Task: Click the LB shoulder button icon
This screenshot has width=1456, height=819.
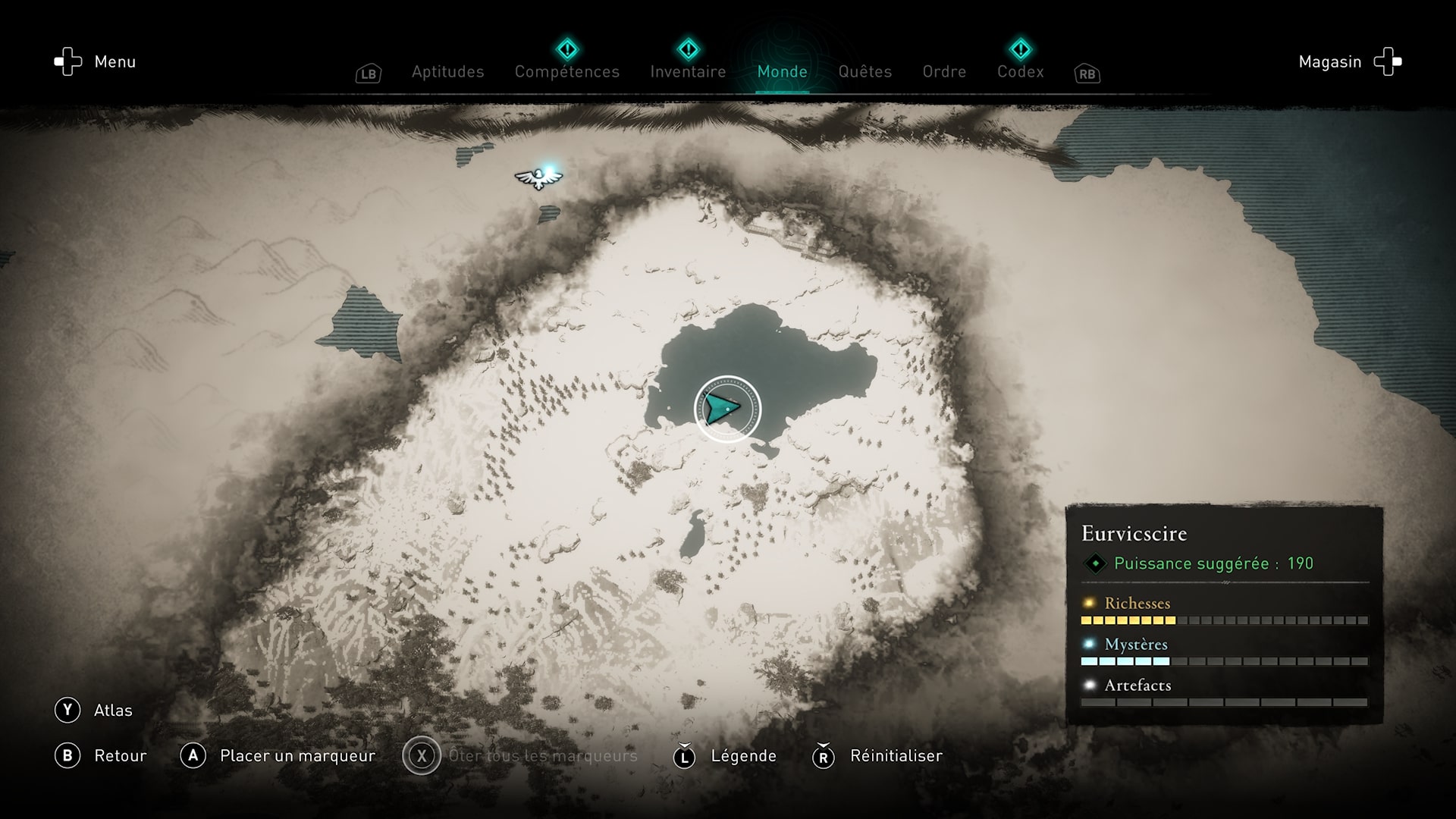Action: pos(369,74)
